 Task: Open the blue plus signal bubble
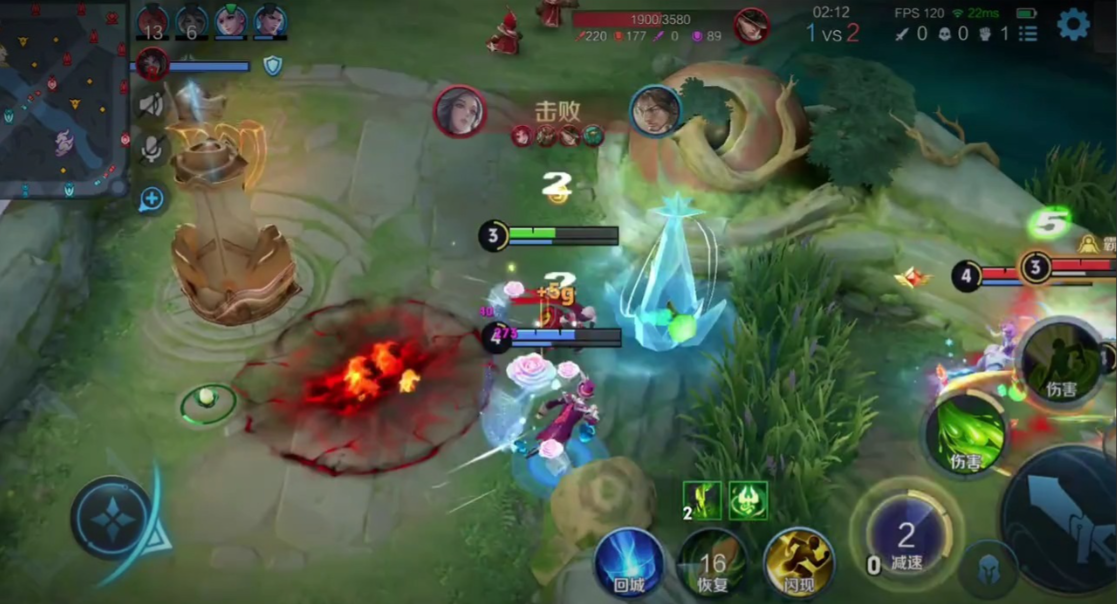(152, 199)
